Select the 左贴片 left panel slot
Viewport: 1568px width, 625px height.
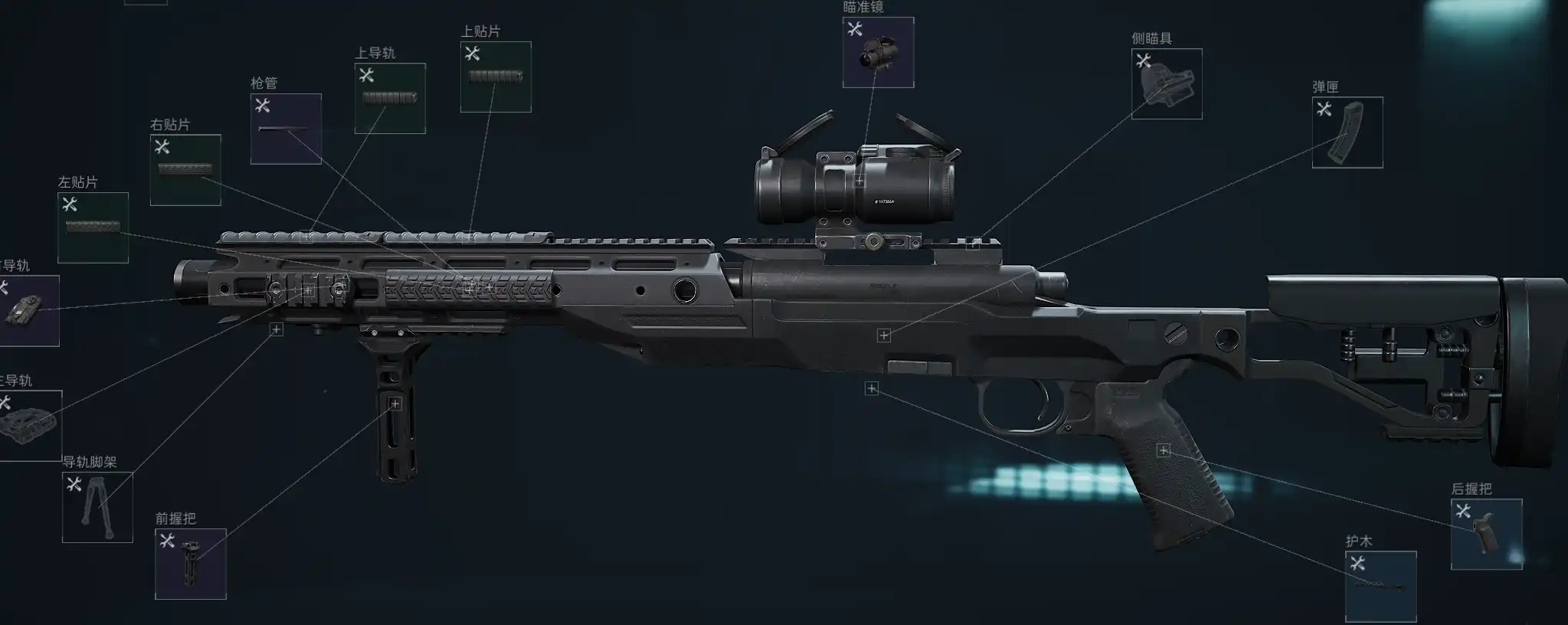coord(93,227)
